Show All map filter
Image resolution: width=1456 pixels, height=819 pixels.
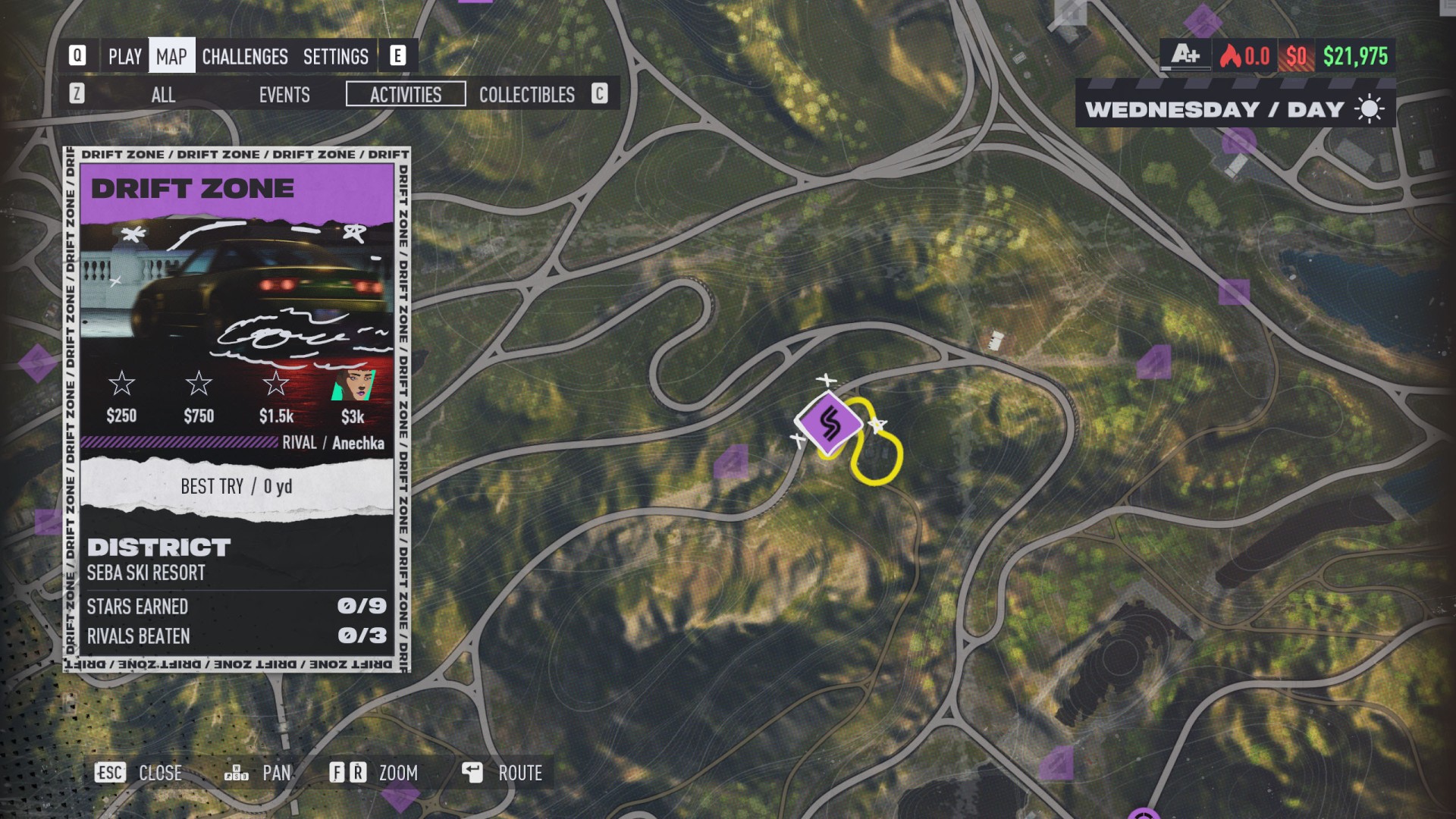[163, 95]
